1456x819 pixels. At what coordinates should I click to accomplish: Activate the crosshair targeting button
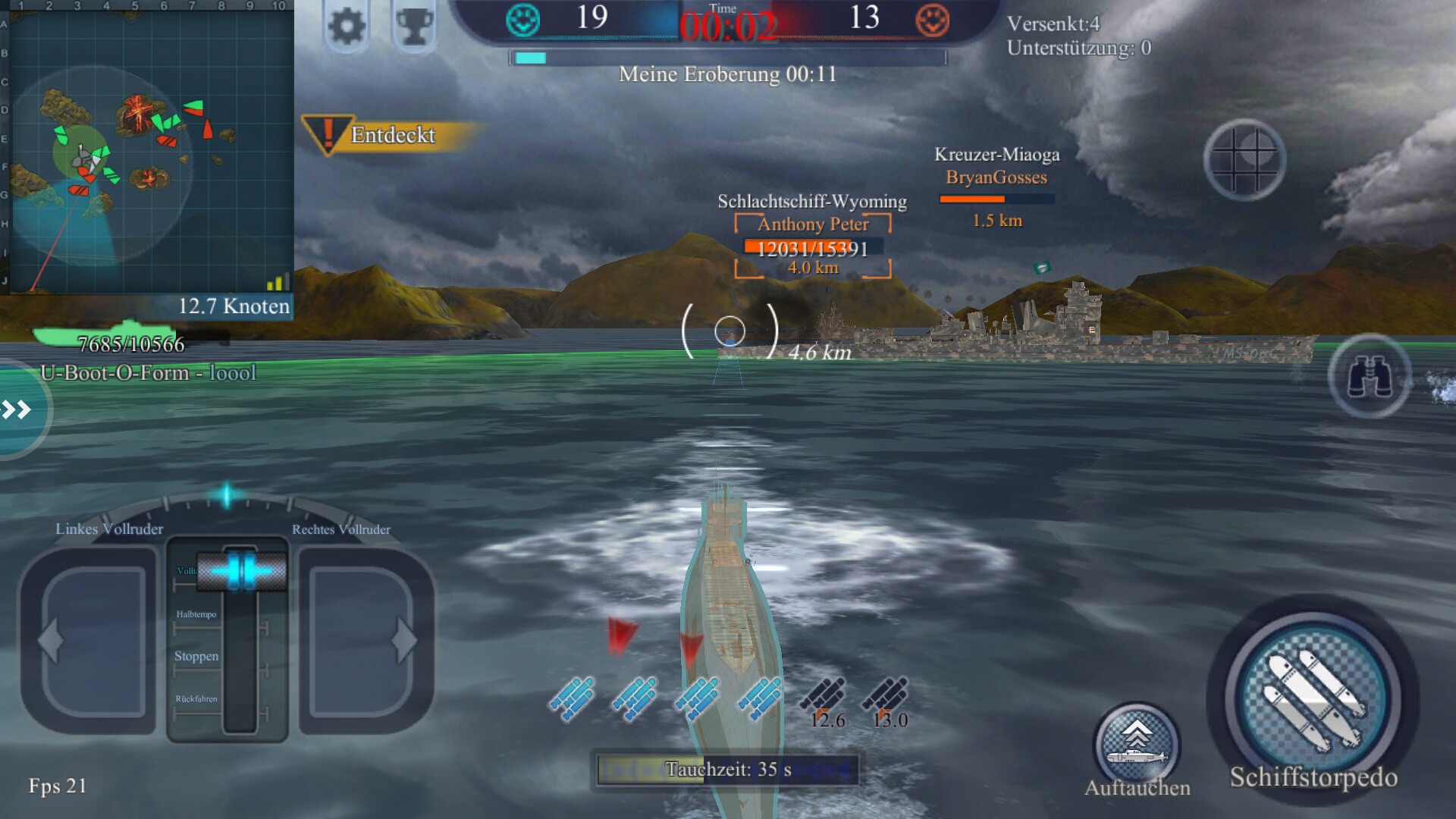[1244, 159]
